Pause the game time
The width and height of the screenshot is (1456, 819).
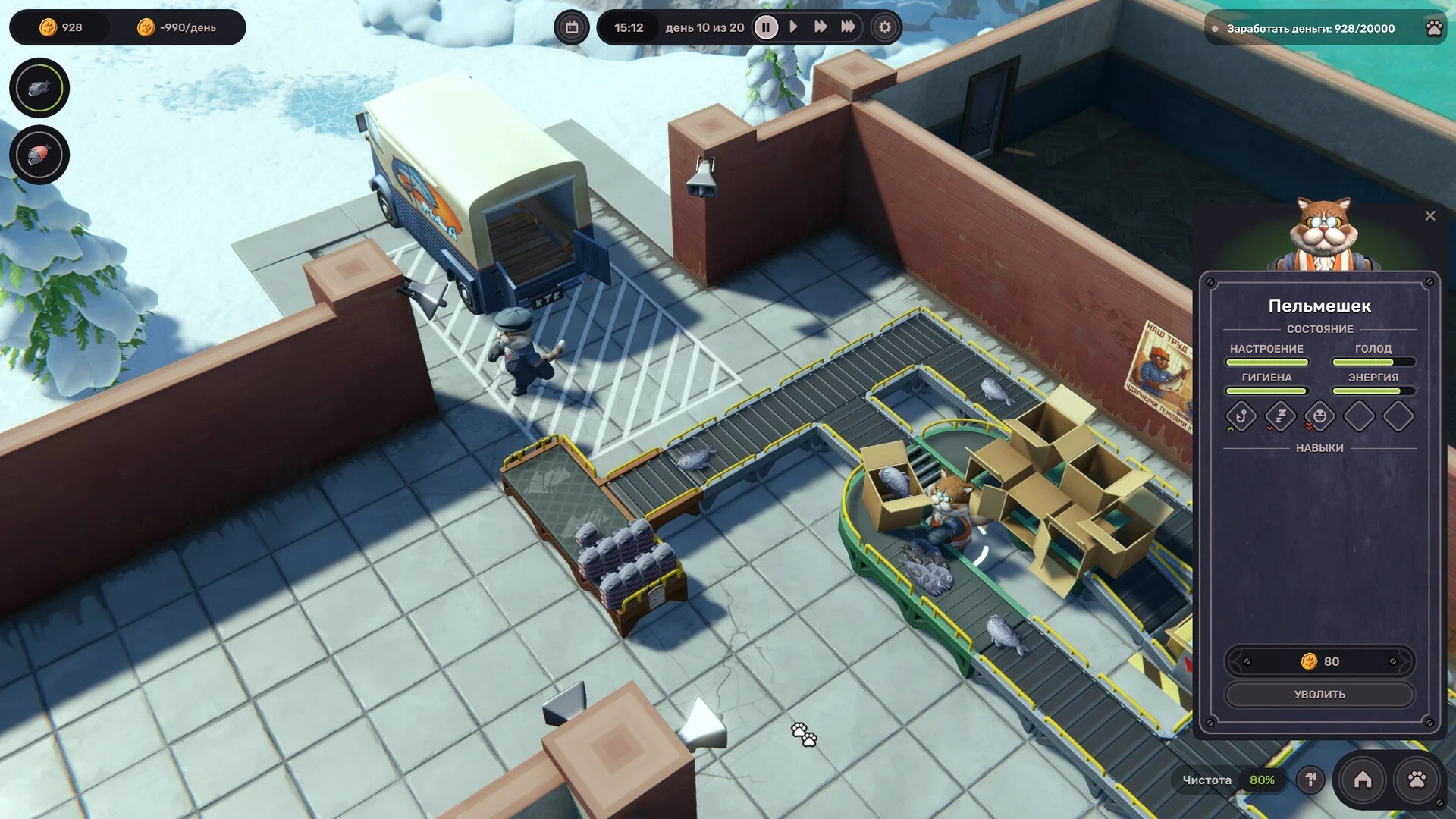(x=766, y=27)
